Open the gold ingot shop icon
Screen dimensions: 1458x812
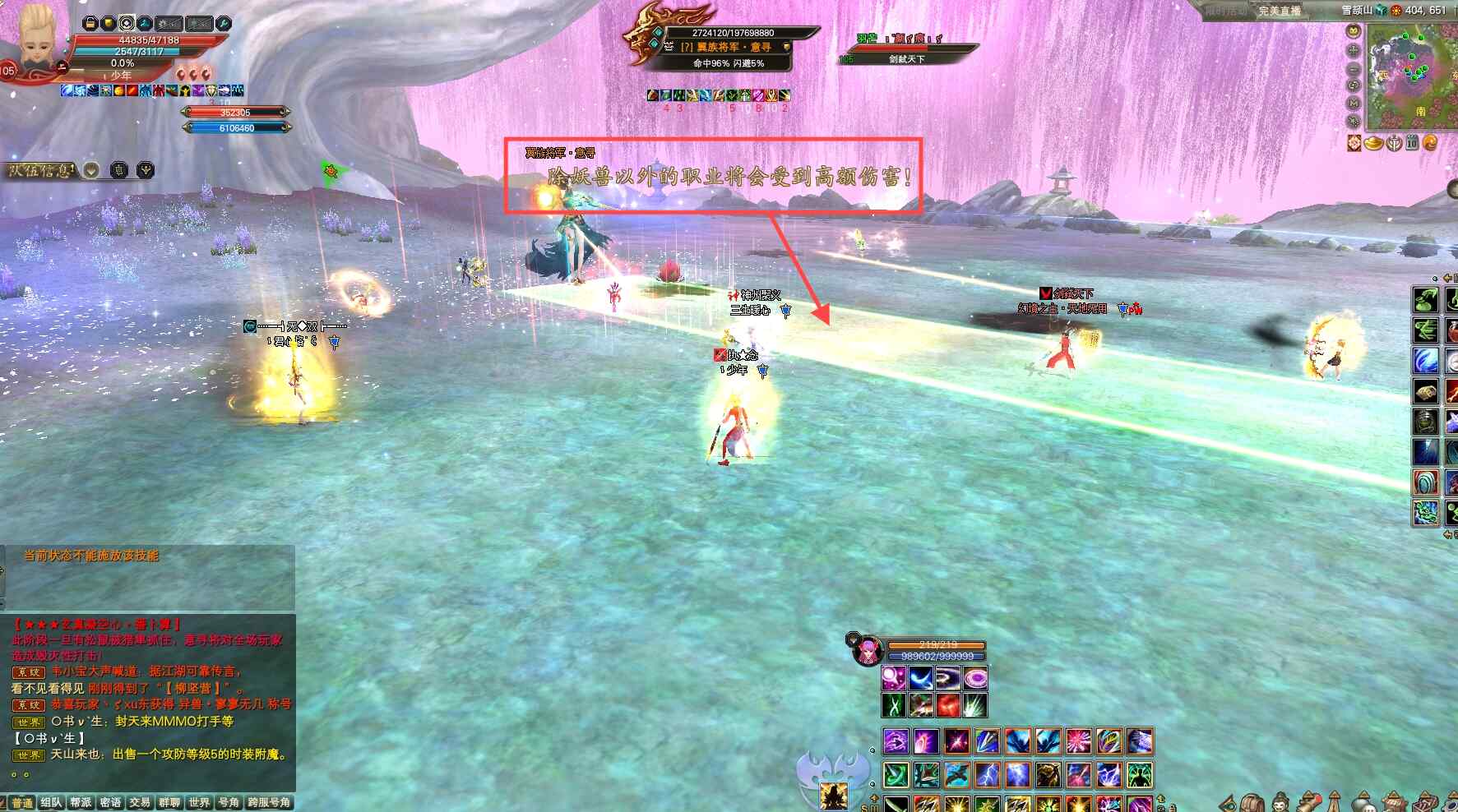(1374, 144)
